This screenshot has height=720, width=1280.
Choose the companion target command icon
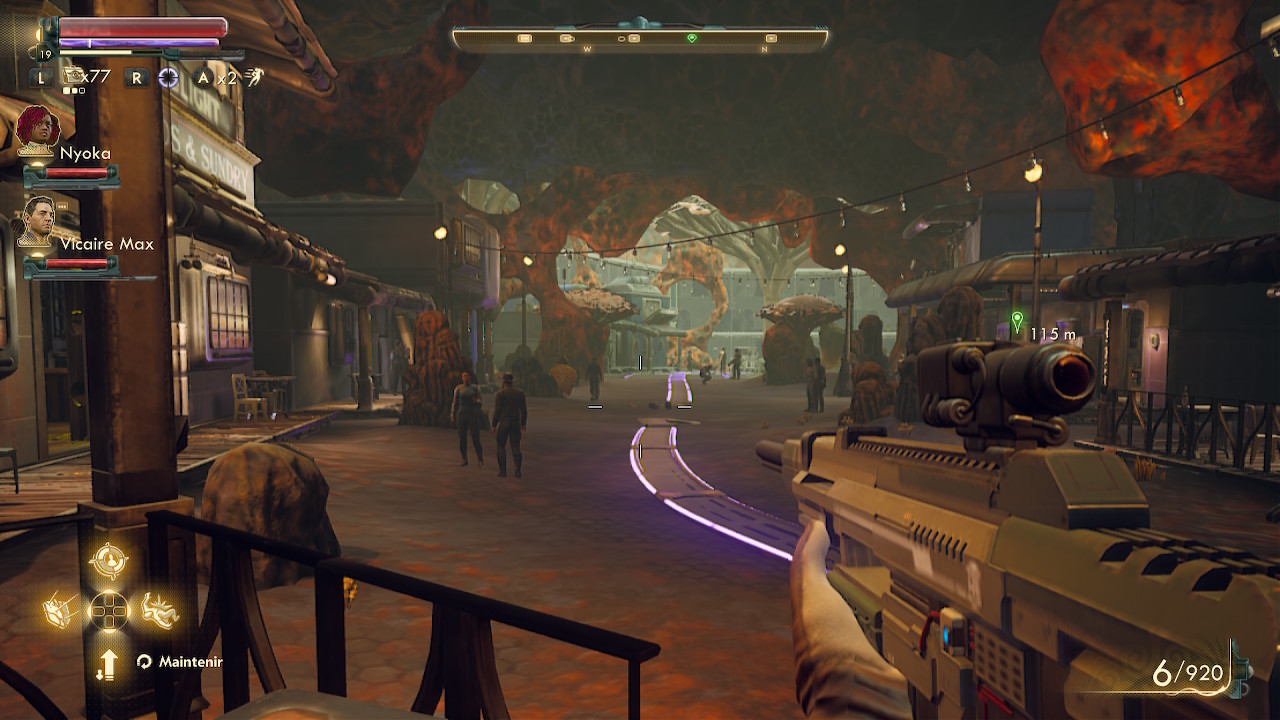pyautogui.click(x=109, y=561)
